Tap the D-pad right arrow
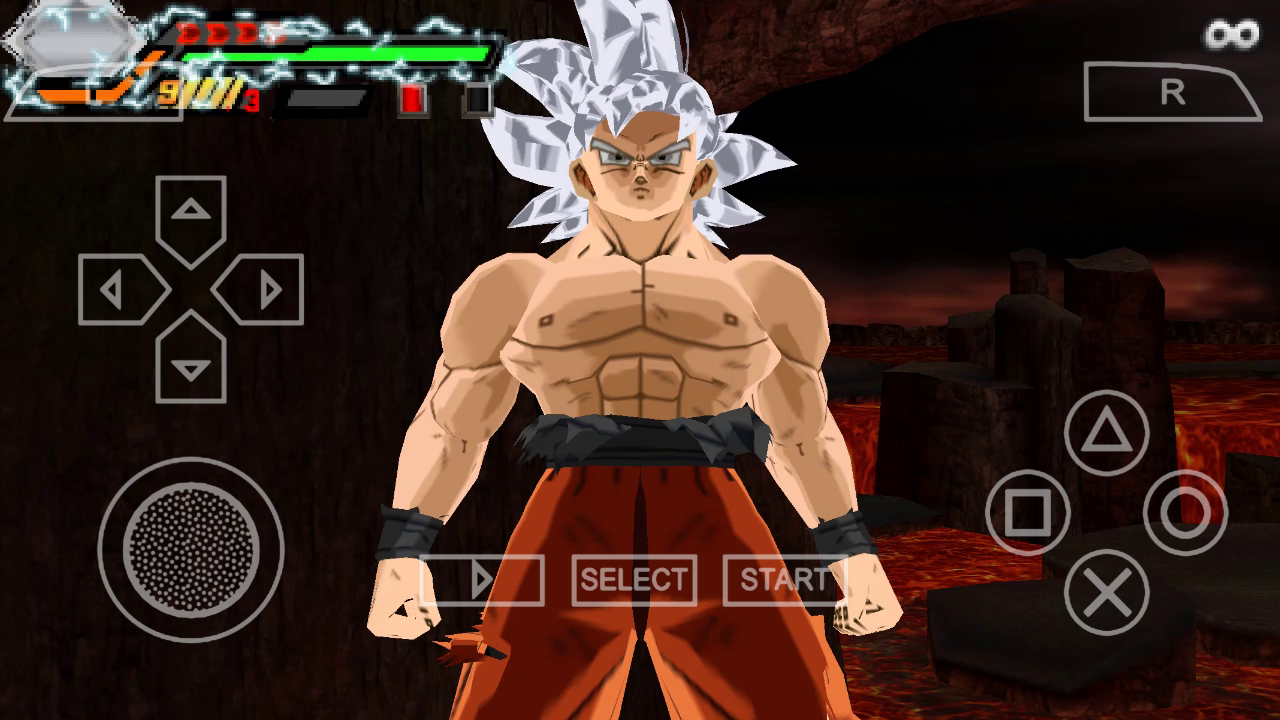Viewport: 1280px width, 720px height. click(266, 290)
